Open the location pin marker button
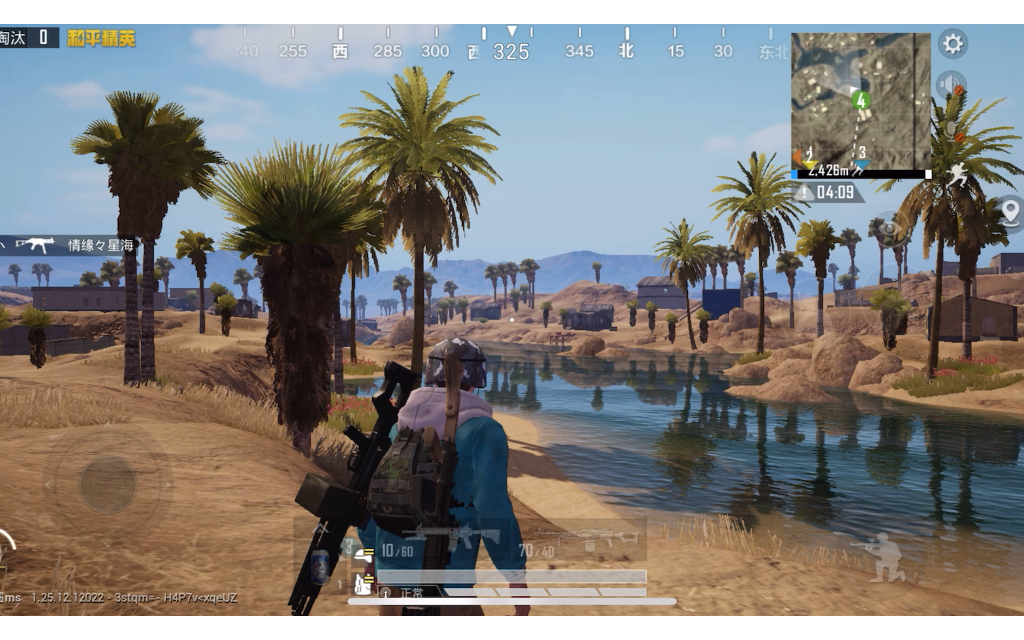This screenshot has height=640, width=1024. pyautogui.click(x=1010, y=212)
